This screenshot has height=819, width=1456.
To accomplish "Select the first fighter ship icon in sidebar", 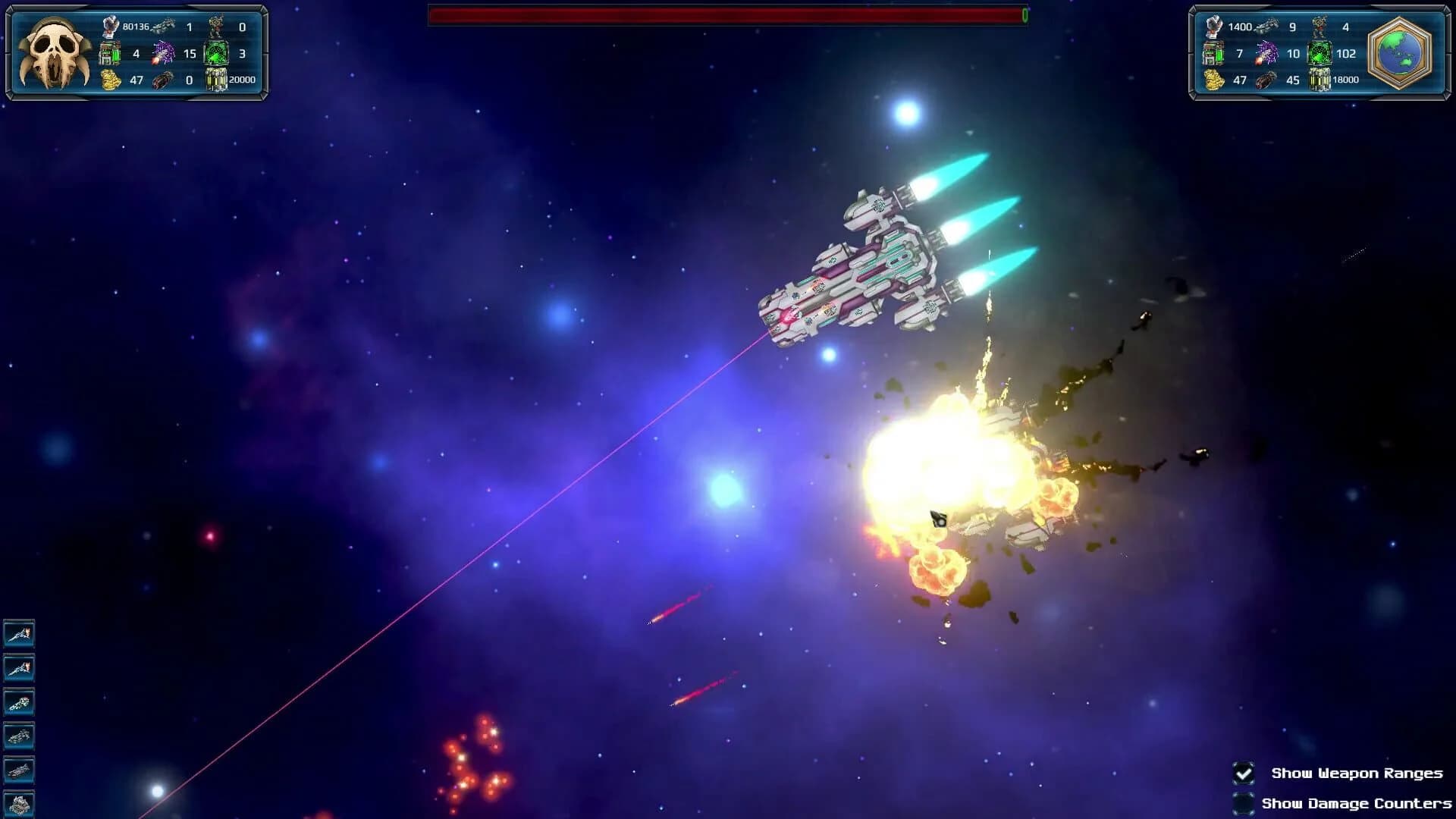I will [20, 633].
